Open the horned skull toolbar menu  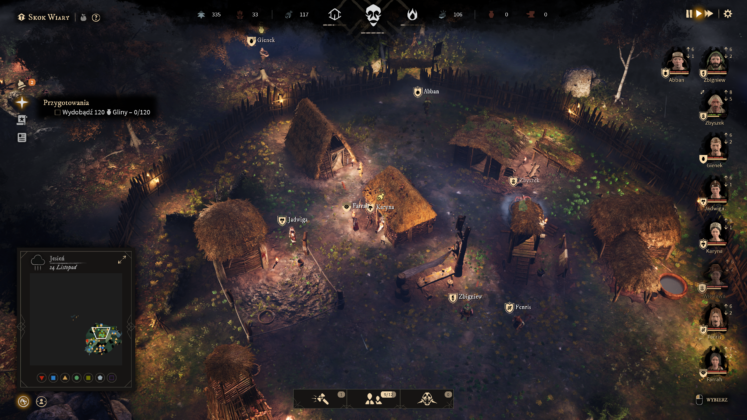point(427,398)
